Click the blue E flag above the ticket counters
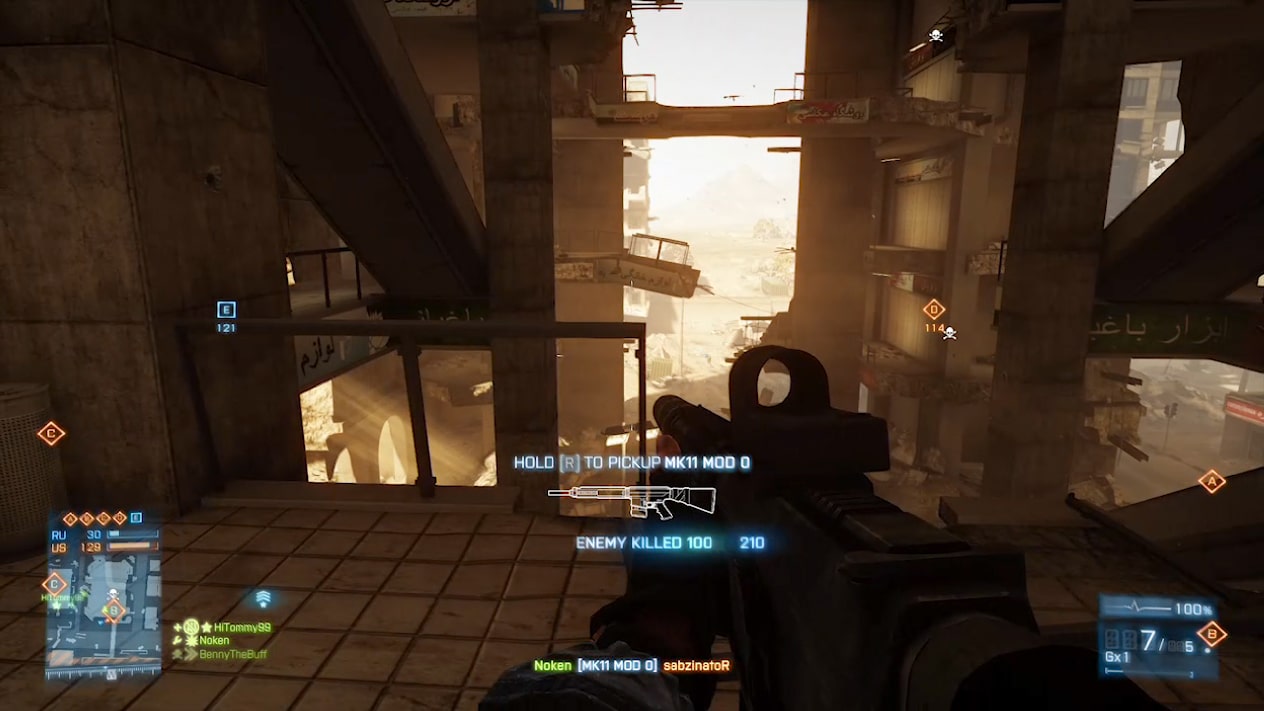1264x711 pixels. tap(136, 518)
